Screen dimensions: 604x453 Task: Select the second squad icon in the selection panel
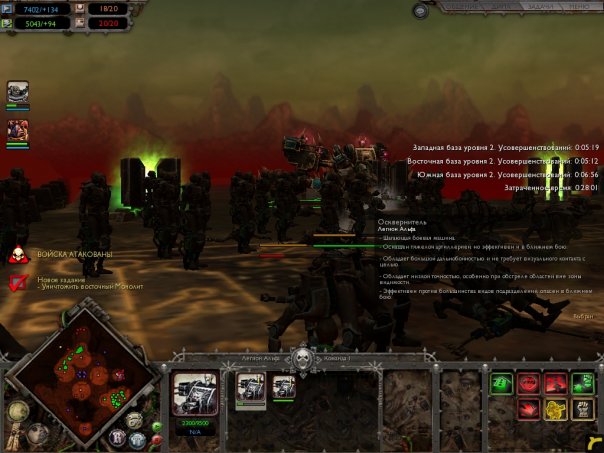tap(284, 386)
